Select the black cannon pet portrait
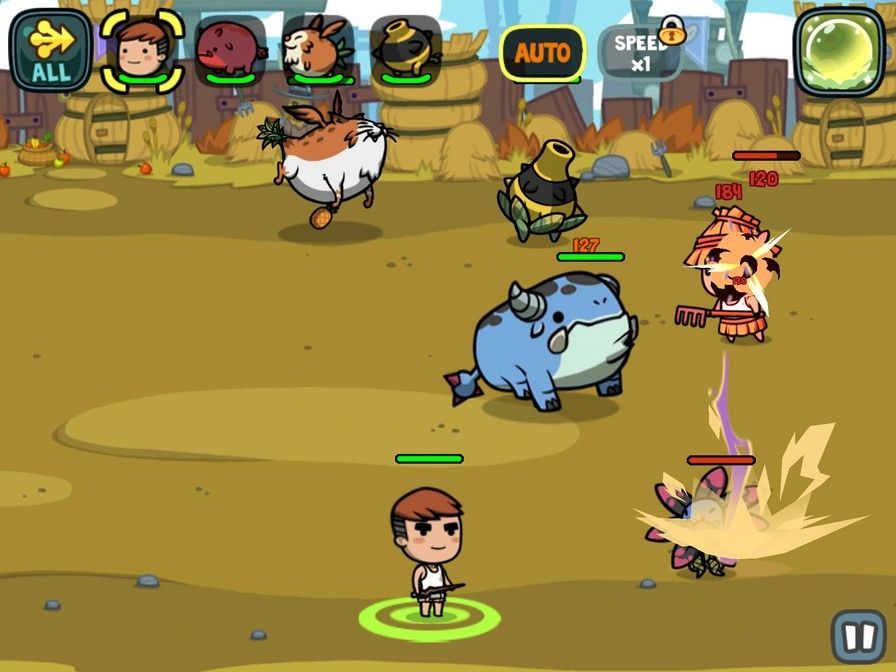This screenshot has height=672, width=896. coord(405,48)
